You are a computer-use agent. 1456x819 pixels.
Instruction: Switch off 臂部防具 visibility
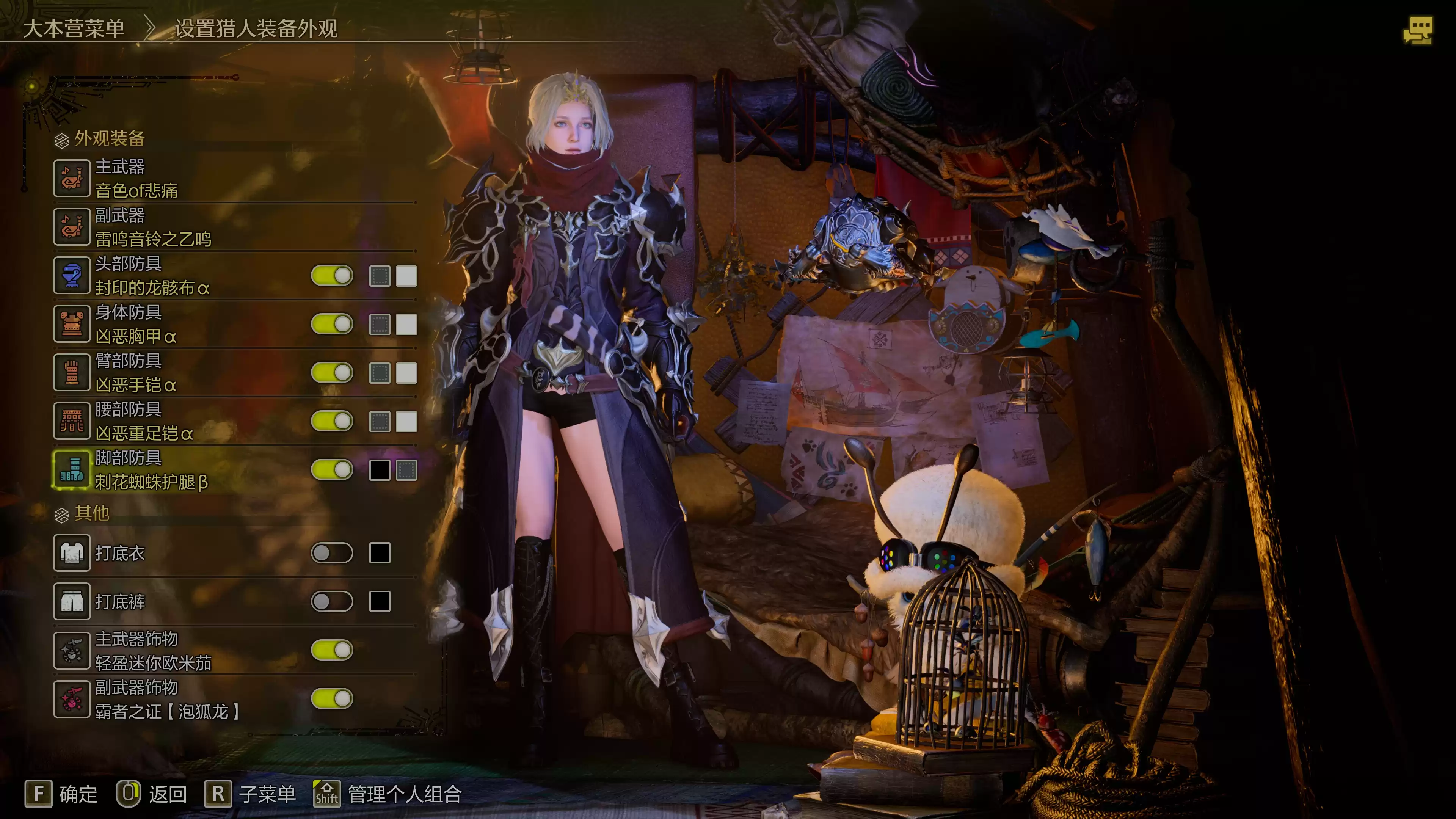pos(332,373)
